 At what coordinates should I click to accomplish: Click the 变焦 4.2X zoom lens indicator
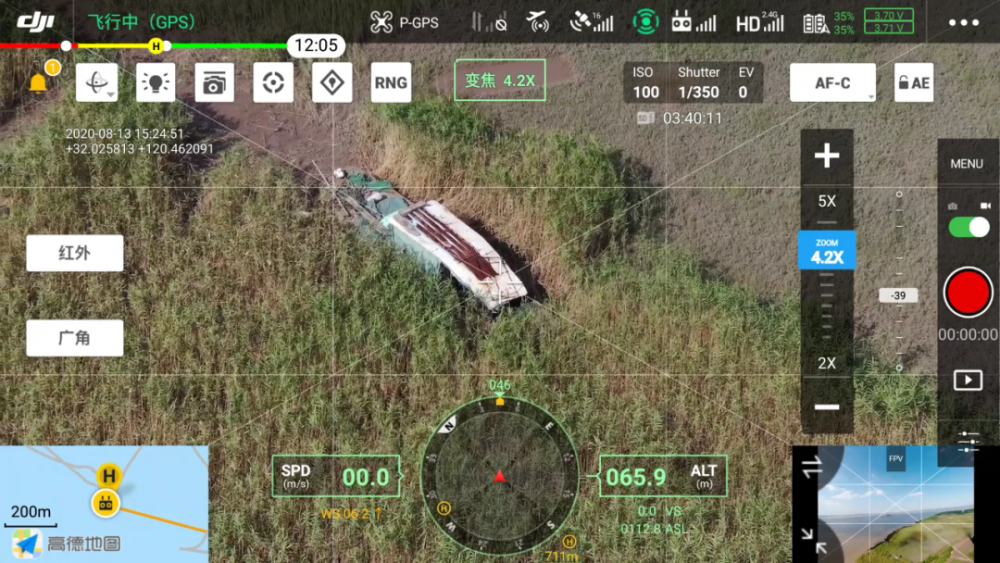(x=500, y=81)
